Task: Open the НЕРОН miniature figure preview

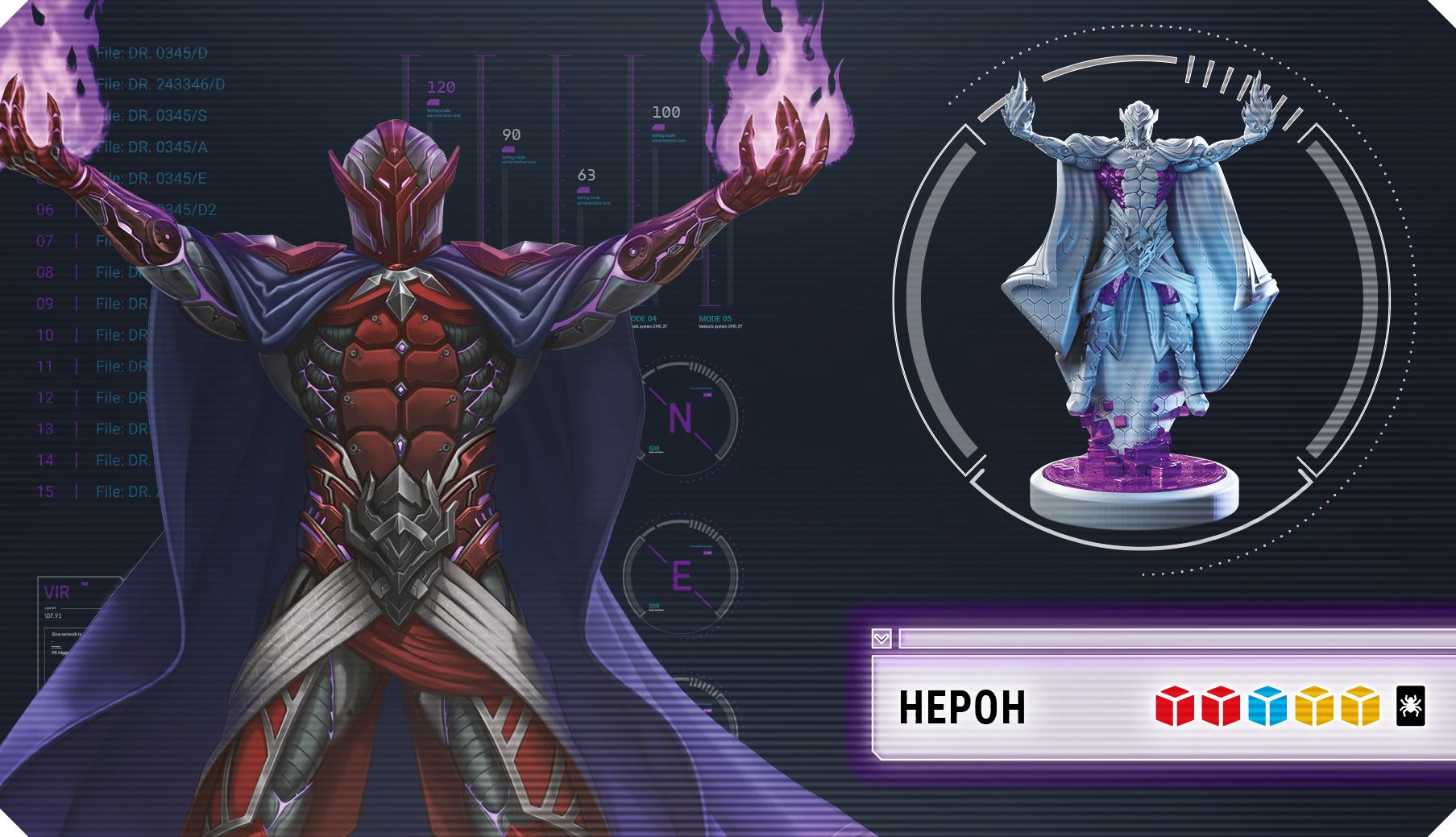Action: pyautogui.click(x=1139, y=306)
